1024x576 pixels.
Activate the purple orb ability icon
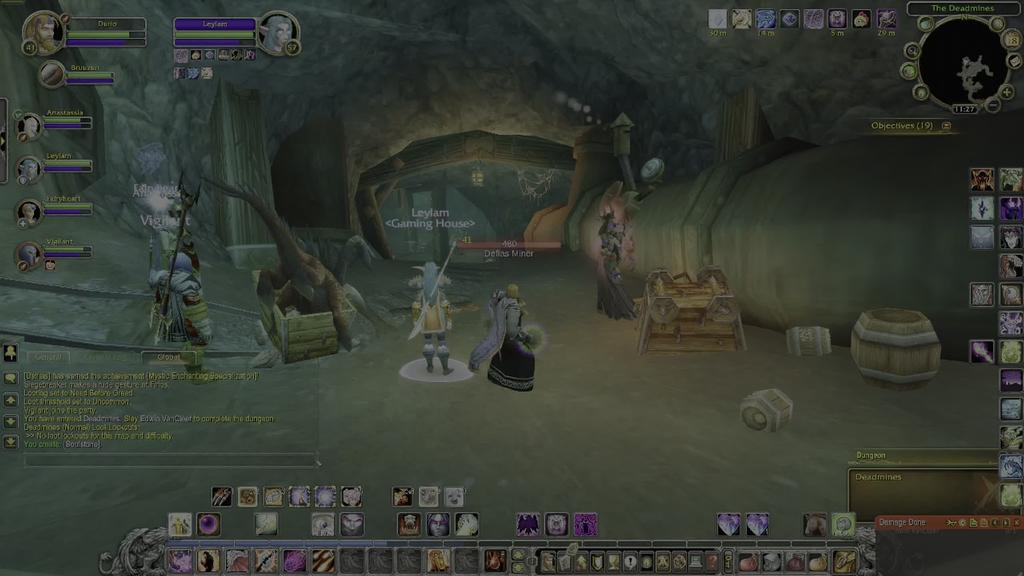(209, 524)
